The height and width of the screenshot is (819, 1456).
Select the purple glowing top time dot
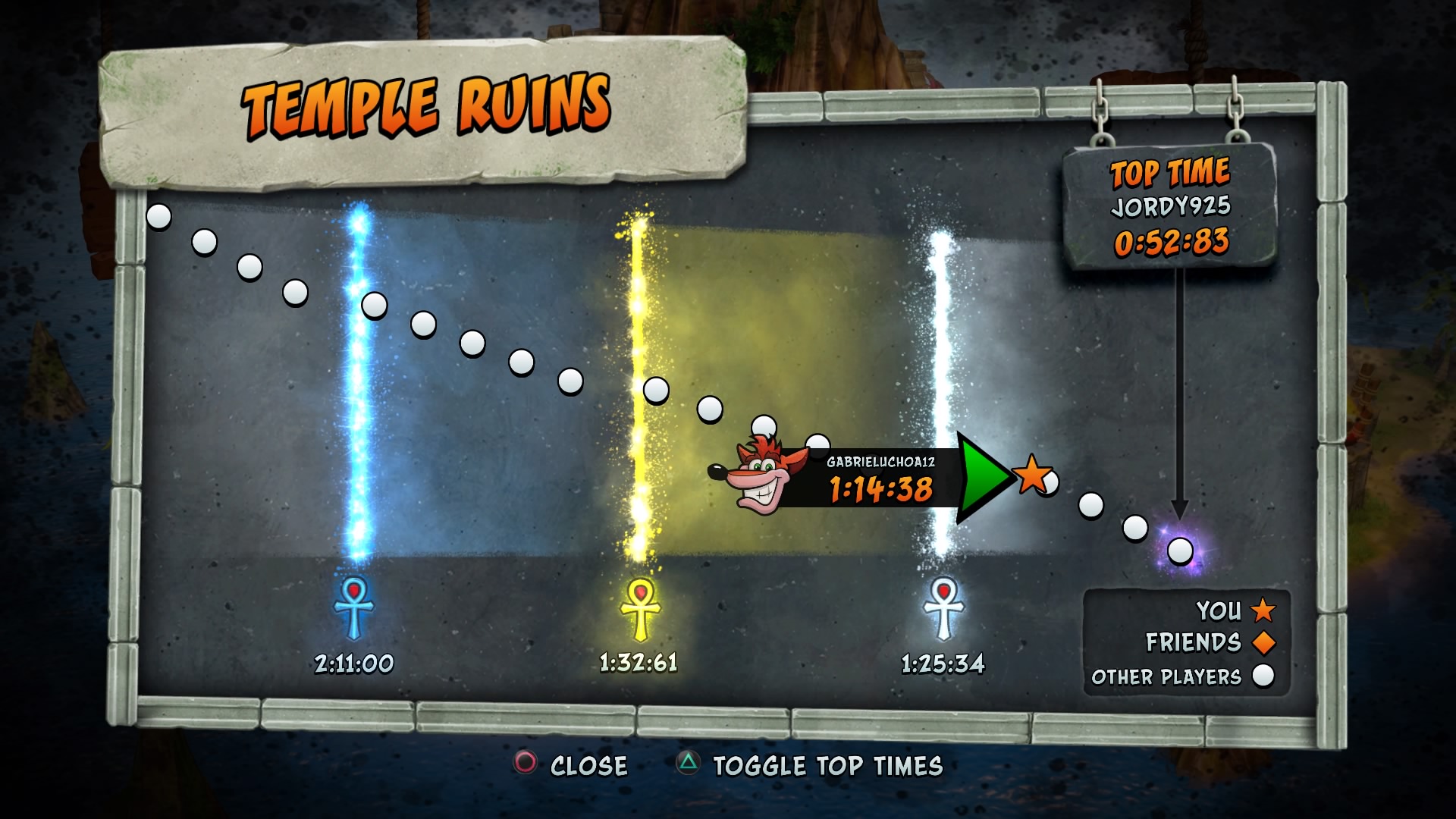(x=1180, y=551)
